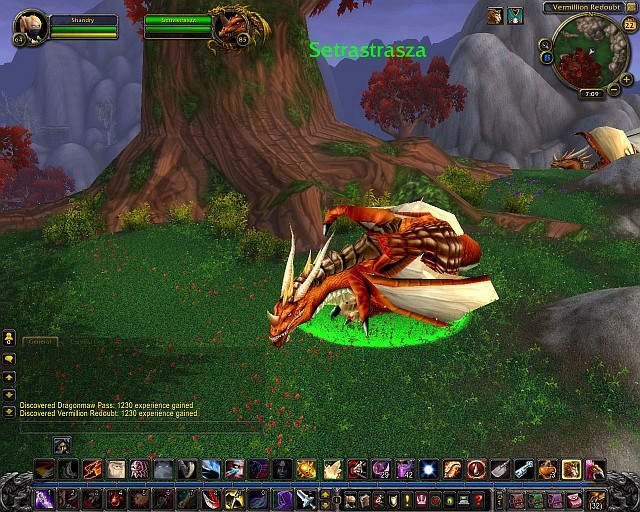Screen dimensions: 640x512
Task: Click the lion head buff icon
Action: click(494, 15)
